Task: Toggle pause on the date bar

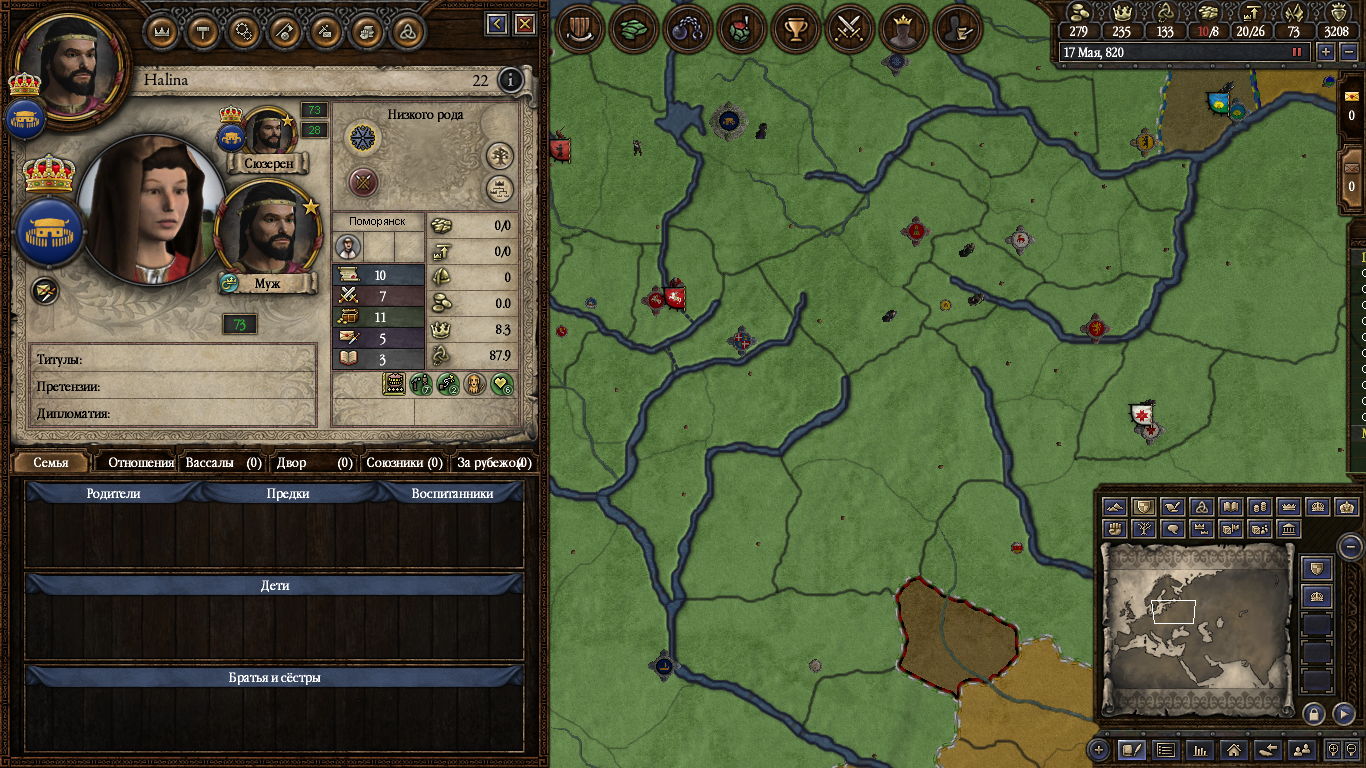Action: [x=1297, y=51]
